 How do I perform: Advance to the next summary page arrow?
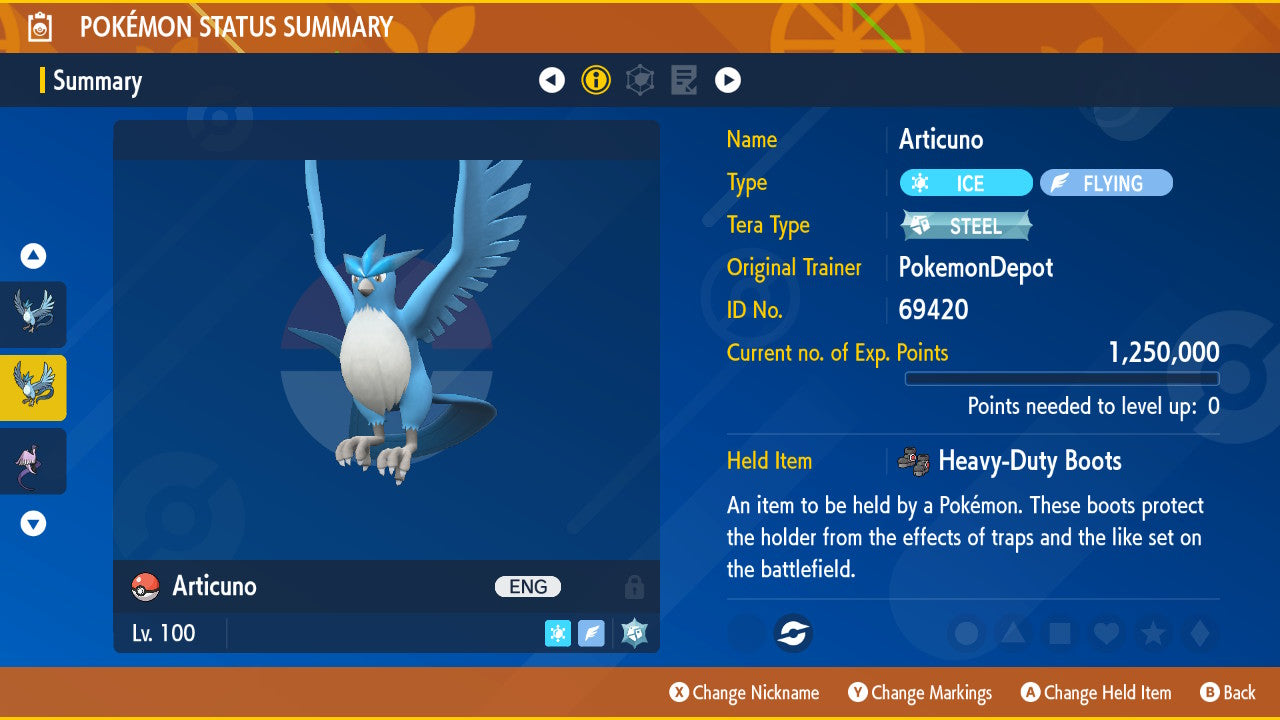(x=728, y=80)
